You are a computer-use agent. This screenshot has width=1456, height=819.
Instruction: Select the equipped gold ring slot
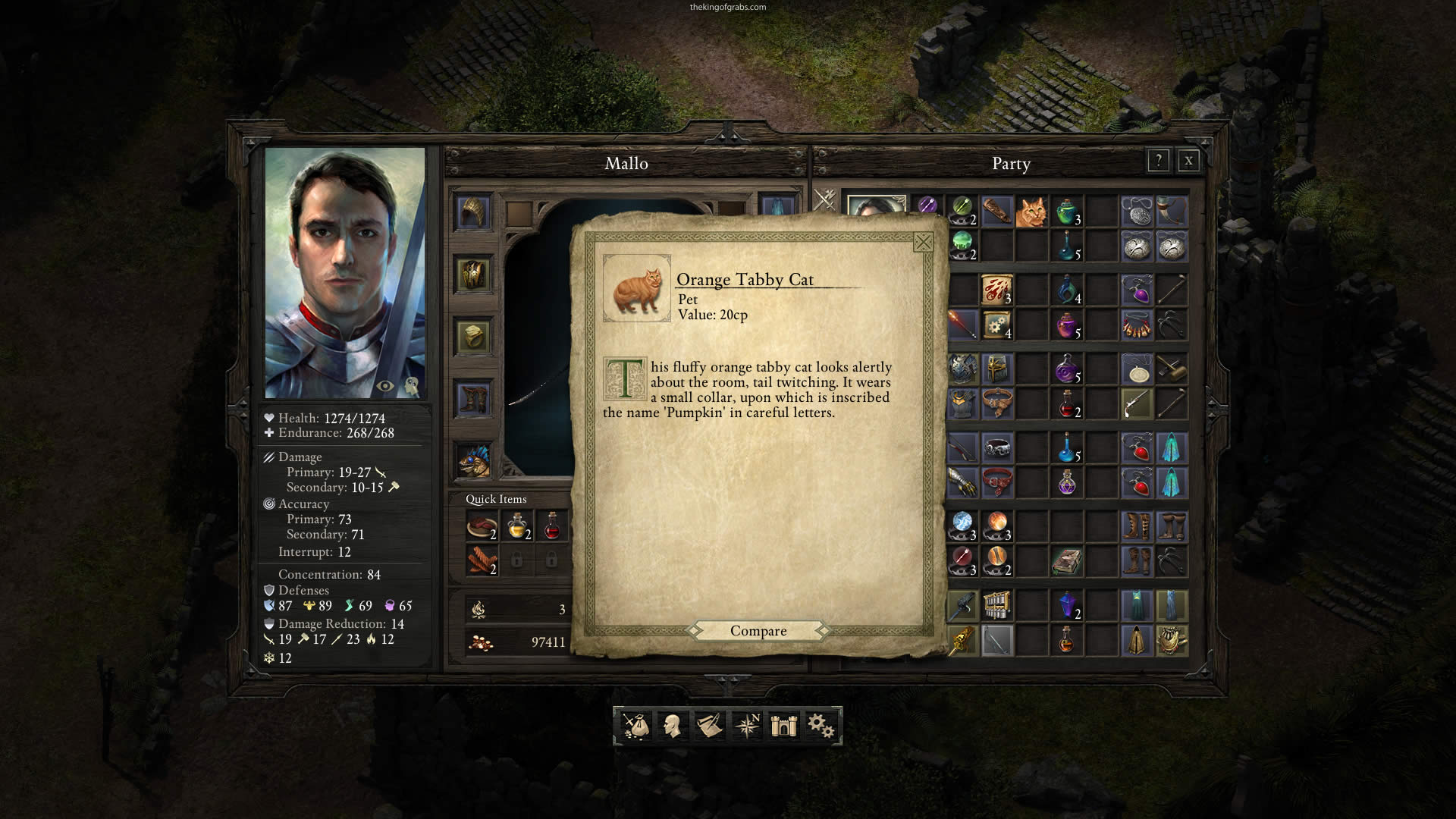pyautogui.click(x=473, y=336)
